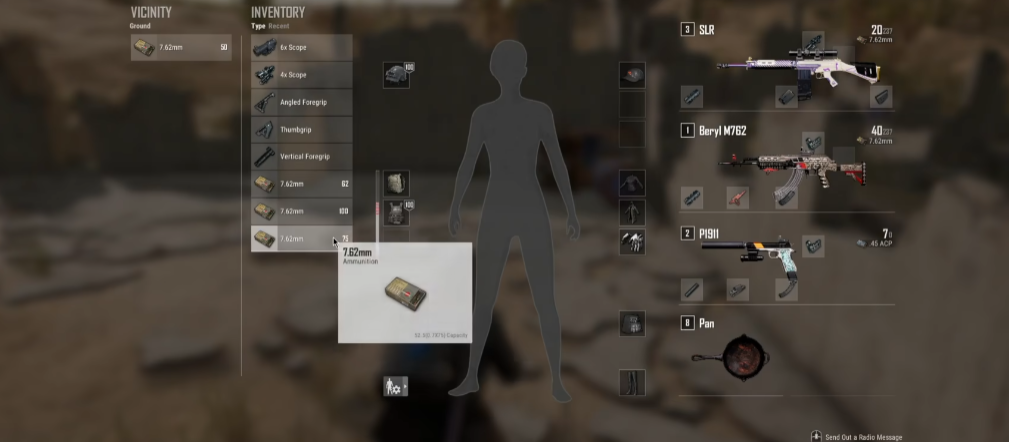
Task: Click the Thumbgrip inventory row
Action: [x=301, y=130]
